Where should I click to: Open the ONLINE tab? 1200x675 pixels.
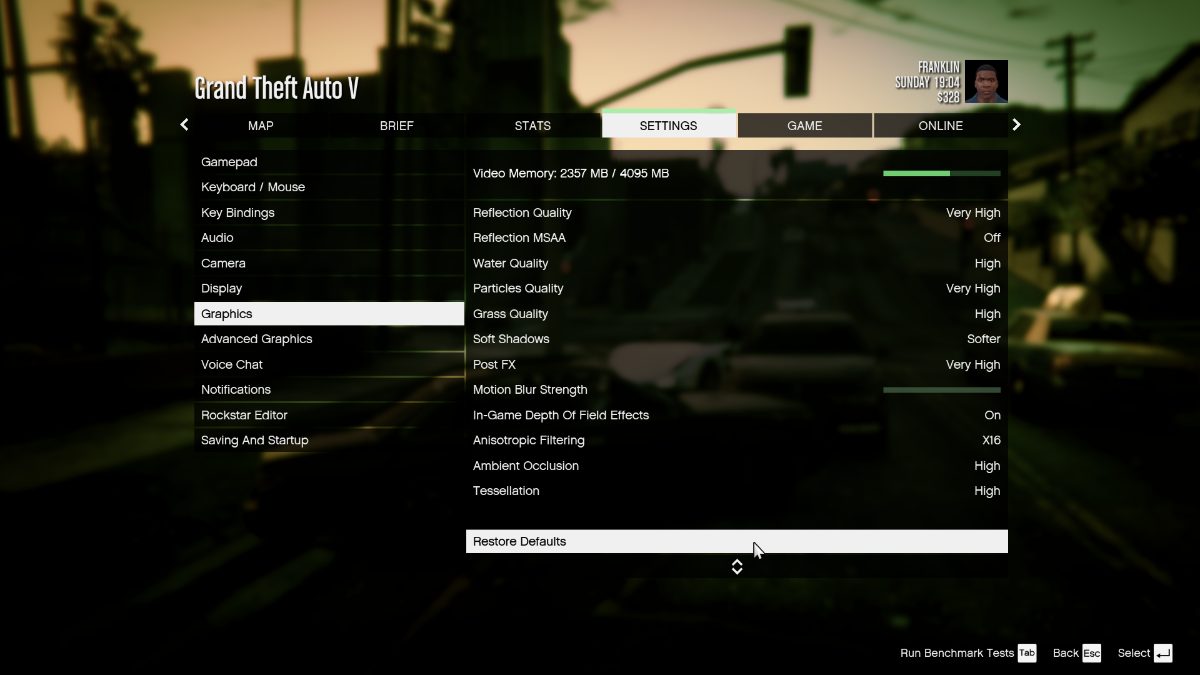(x=941, y=126)
